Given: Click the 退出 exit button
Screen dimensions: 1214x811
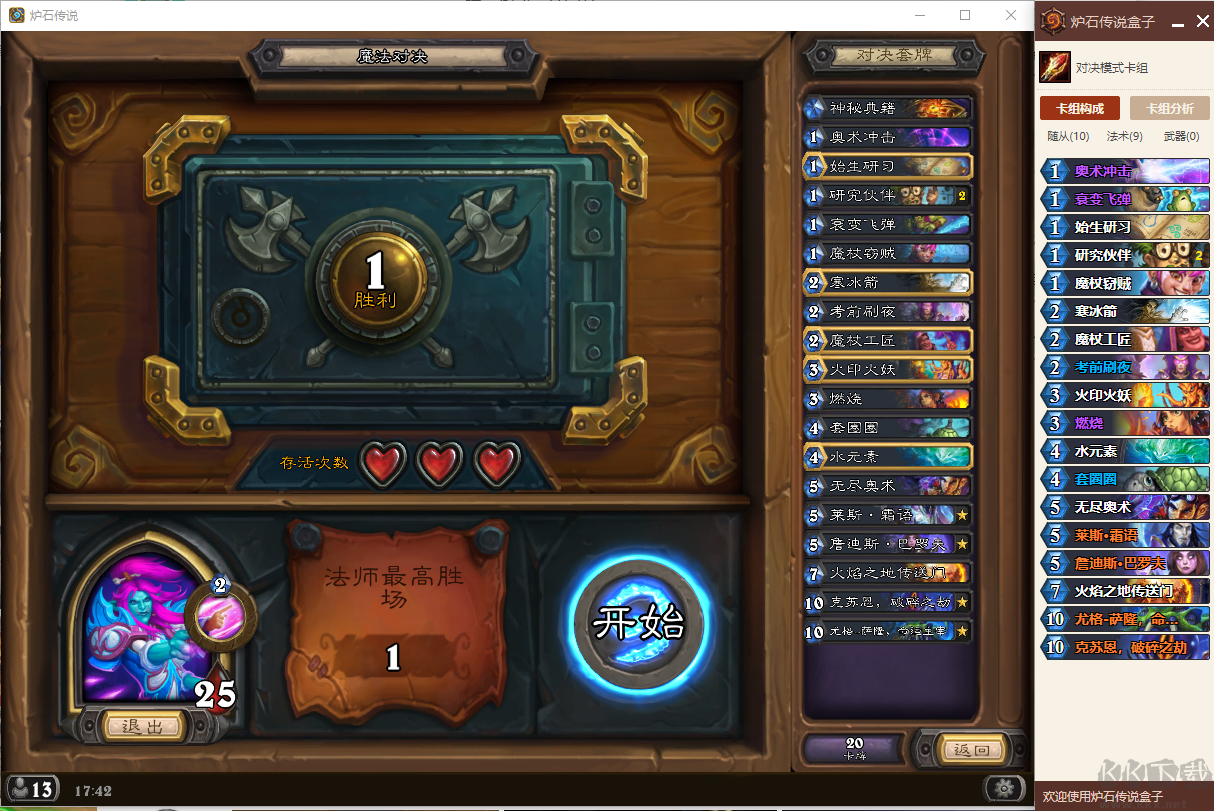Looking at the screenshot, I should click(142, 726).
